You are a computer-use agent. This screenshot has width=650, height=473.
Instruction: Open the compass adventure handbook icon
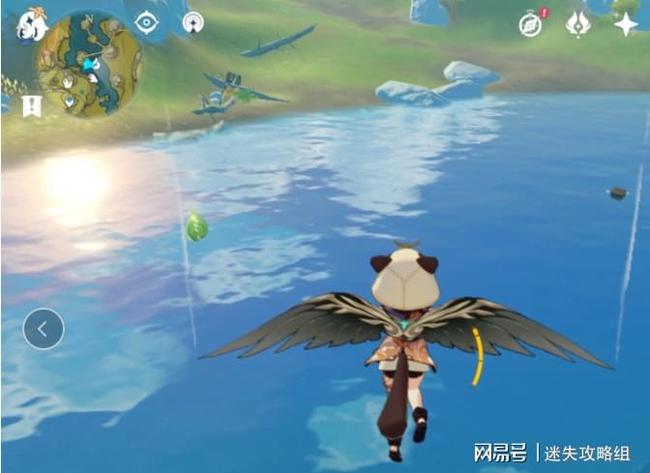coord(531,24)
